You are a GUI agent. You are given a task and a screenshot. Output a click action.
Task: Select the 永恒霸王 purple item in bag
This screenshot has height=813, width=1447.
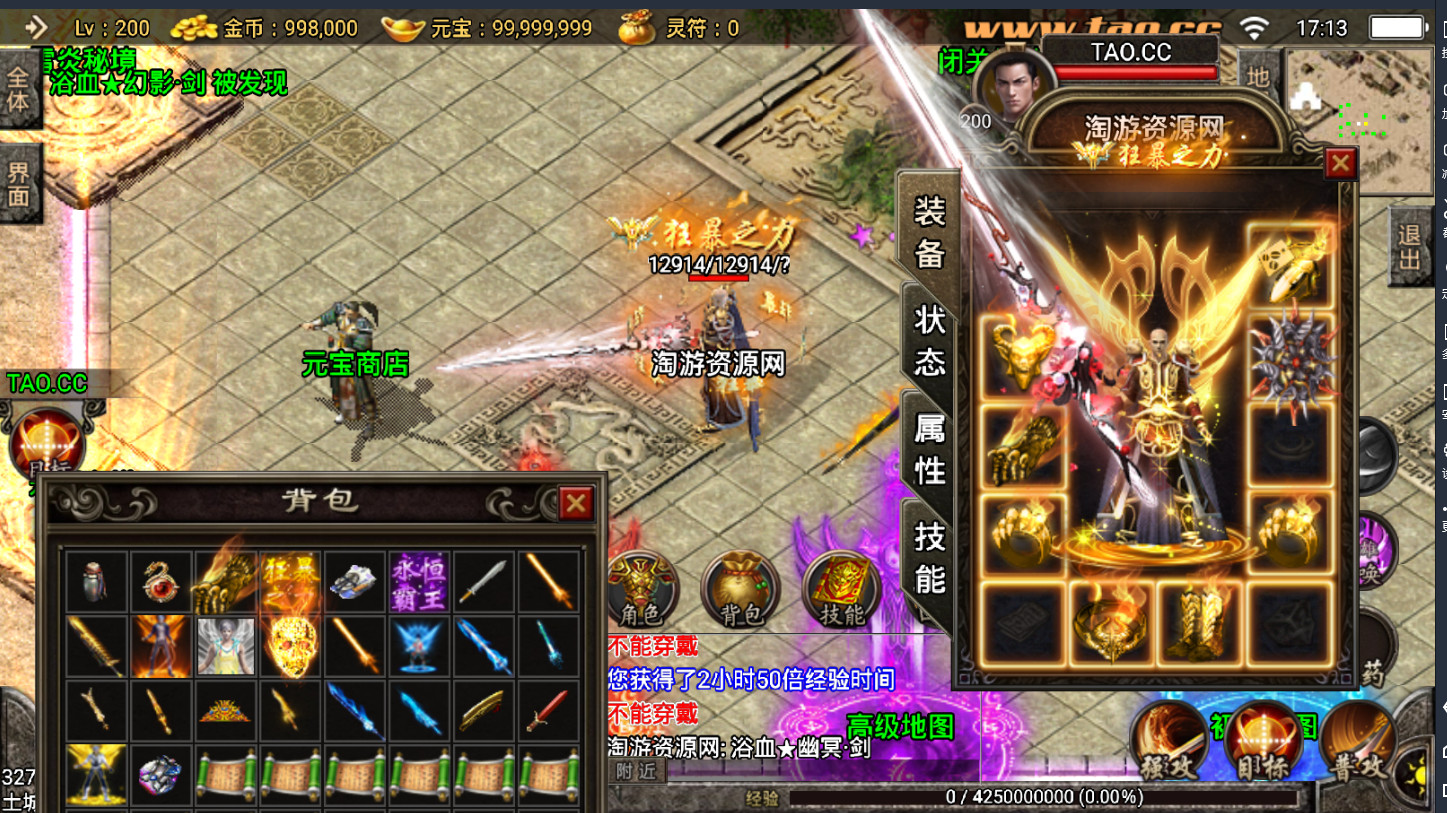[x=417, y=582]
